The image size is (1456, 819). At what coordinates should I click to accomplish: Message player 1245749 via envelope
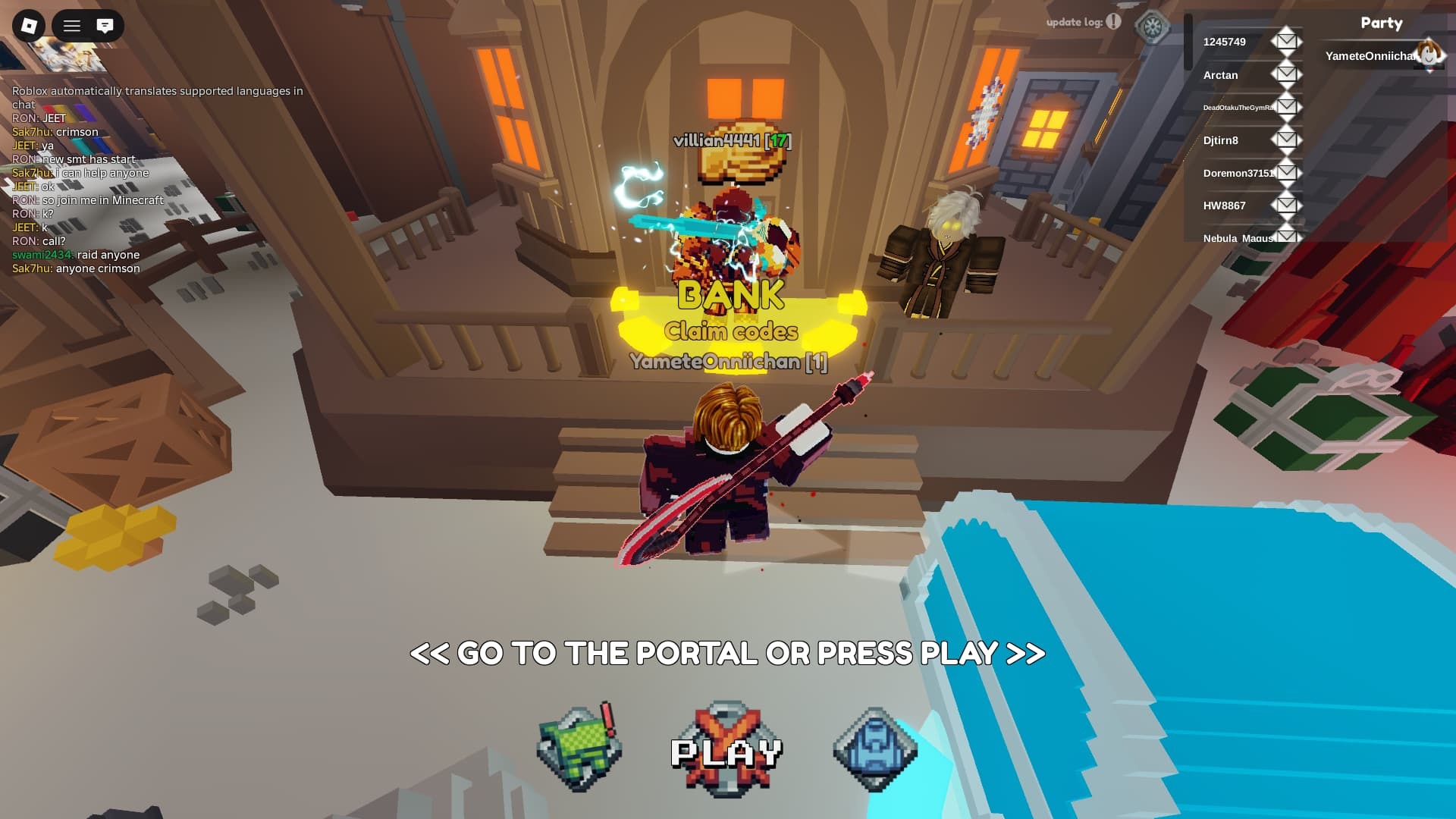click(x=1286, y=39)
